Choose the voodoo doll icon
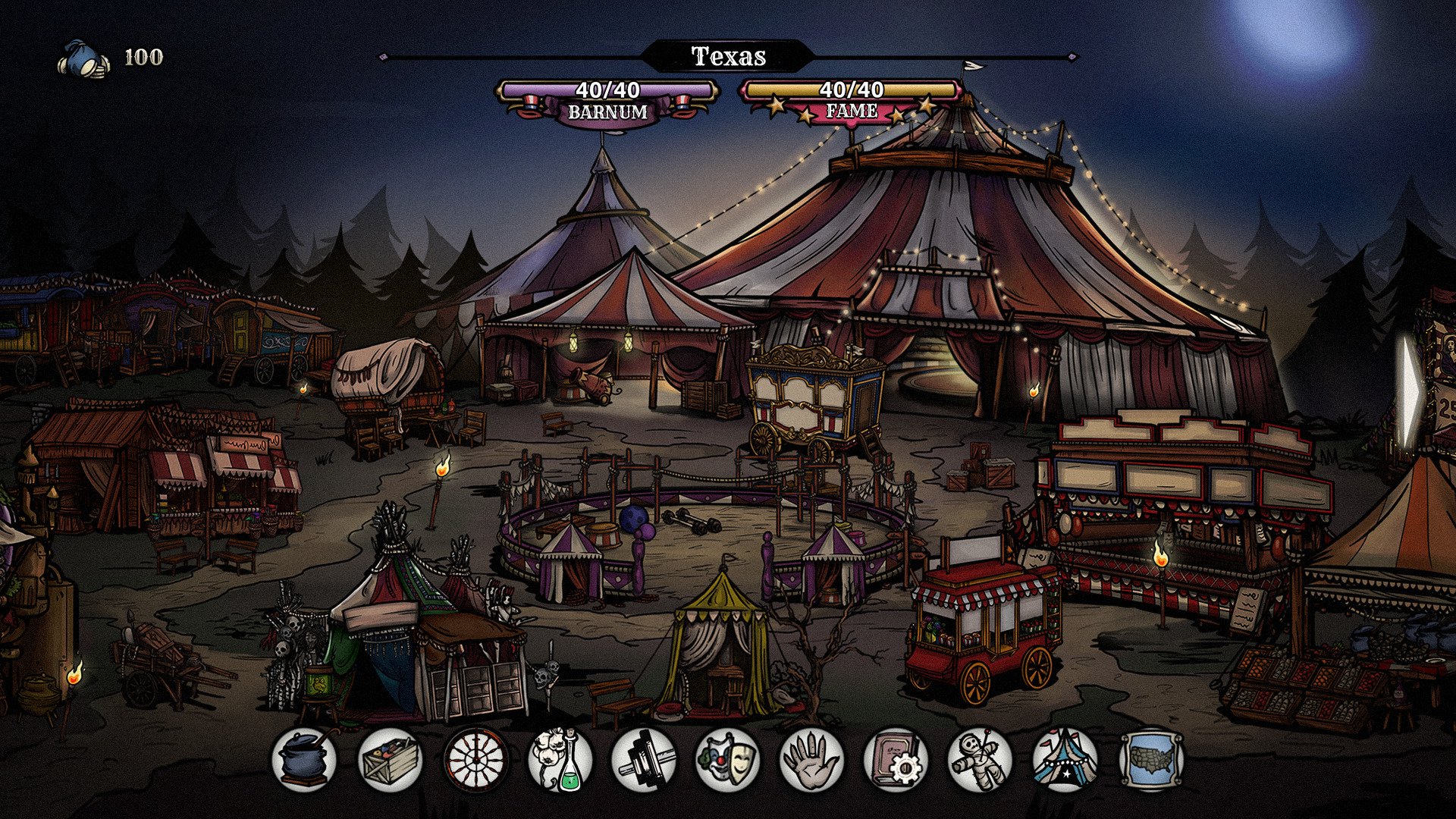1456x819 pixels. tap(981, 758)
